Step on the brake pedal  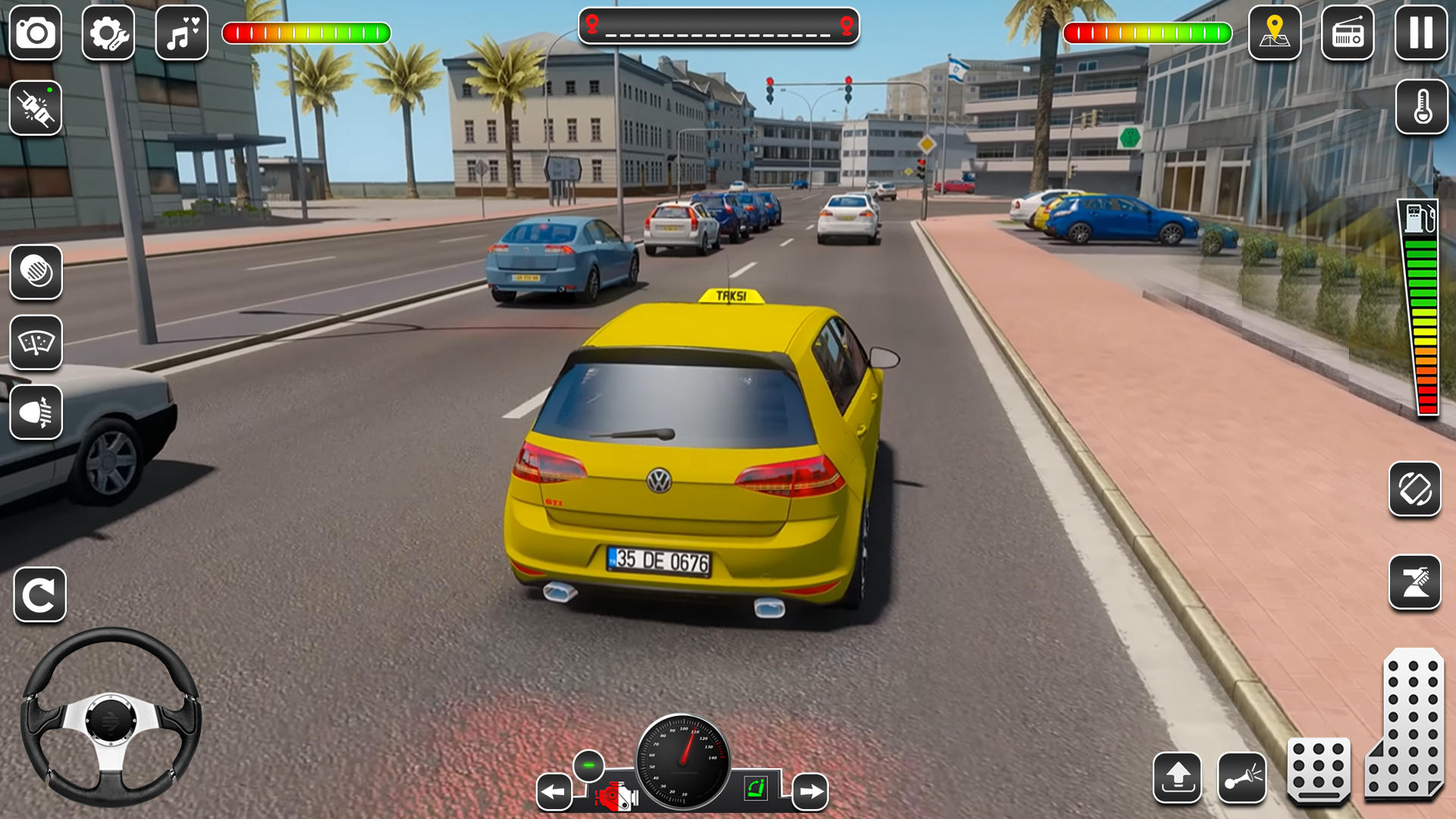tap(1318, 770)
